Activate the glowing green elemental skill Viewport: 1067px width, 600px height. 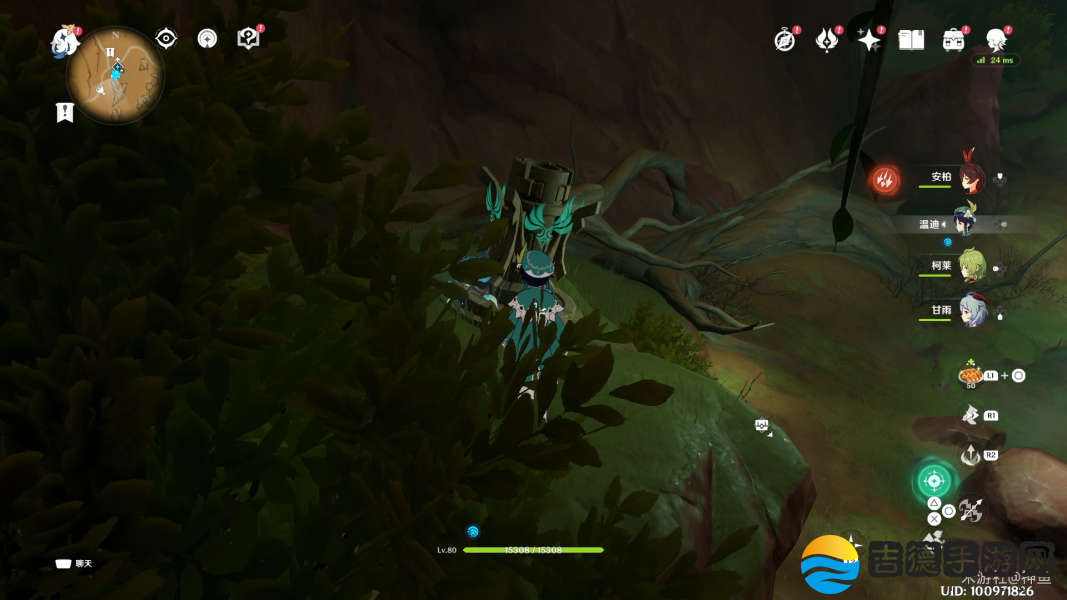click(933, 480)
